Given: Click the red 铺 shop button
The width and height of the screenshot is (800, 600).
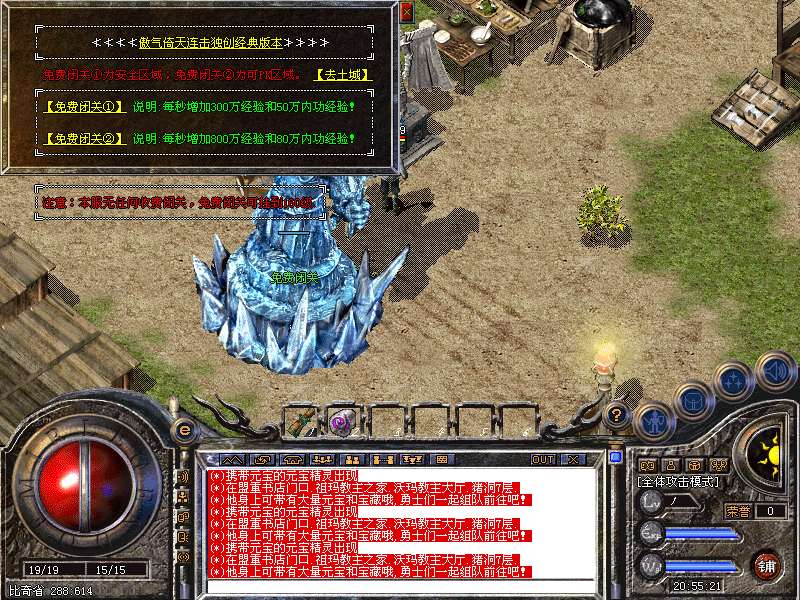Looking at the screenshot, I should [x=766, y=564].
